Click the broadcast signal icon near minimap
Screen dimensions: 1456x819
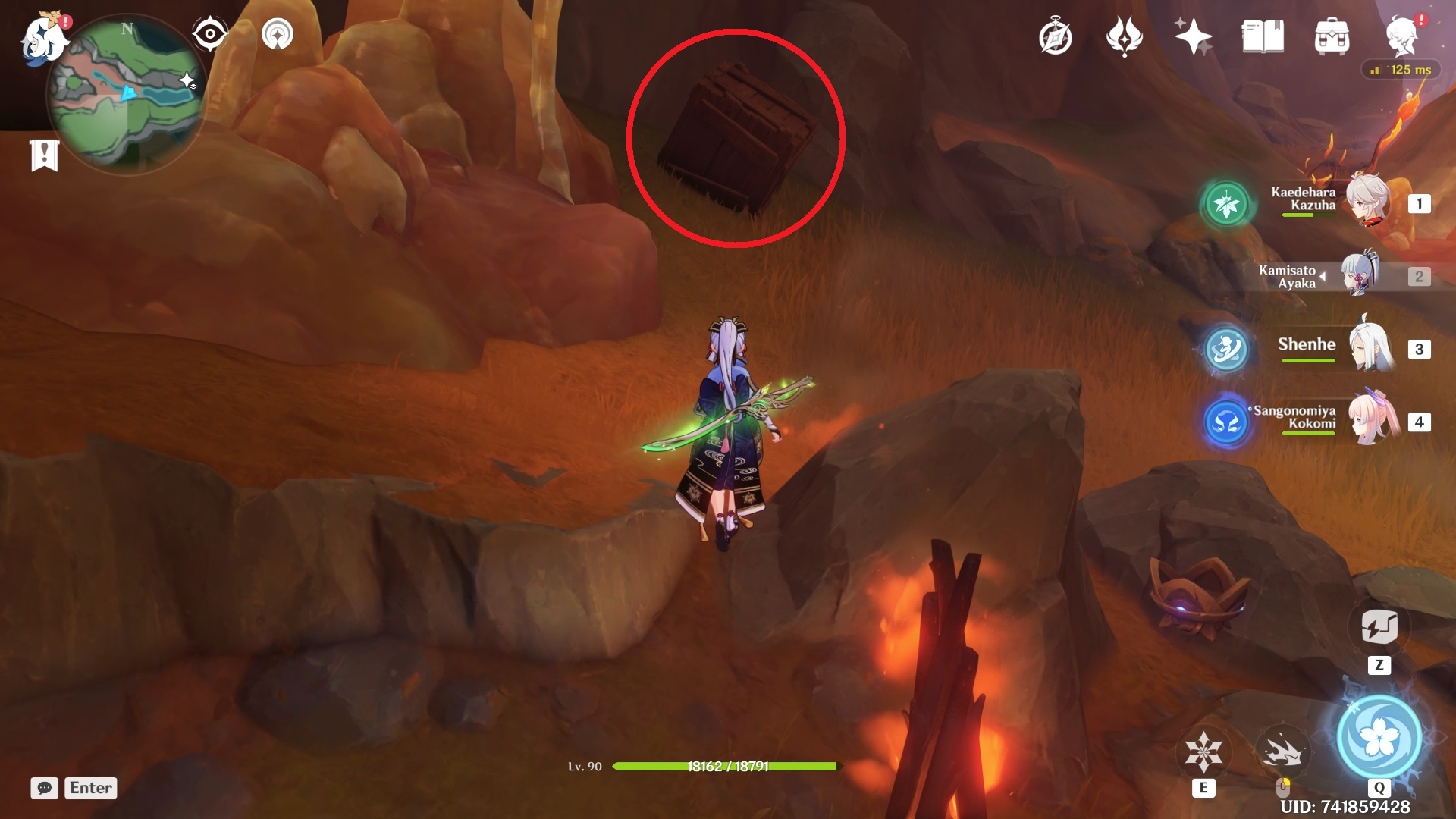coord(278,34)
